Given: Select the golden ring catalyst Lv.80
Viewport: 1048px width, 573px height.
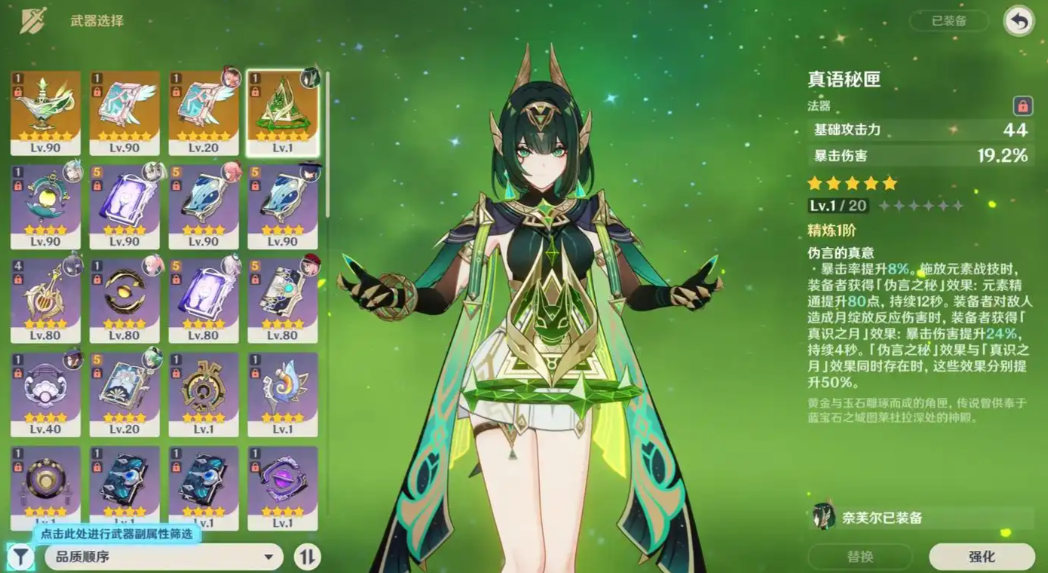Looking at the screenshot, I should pos(125,300).
